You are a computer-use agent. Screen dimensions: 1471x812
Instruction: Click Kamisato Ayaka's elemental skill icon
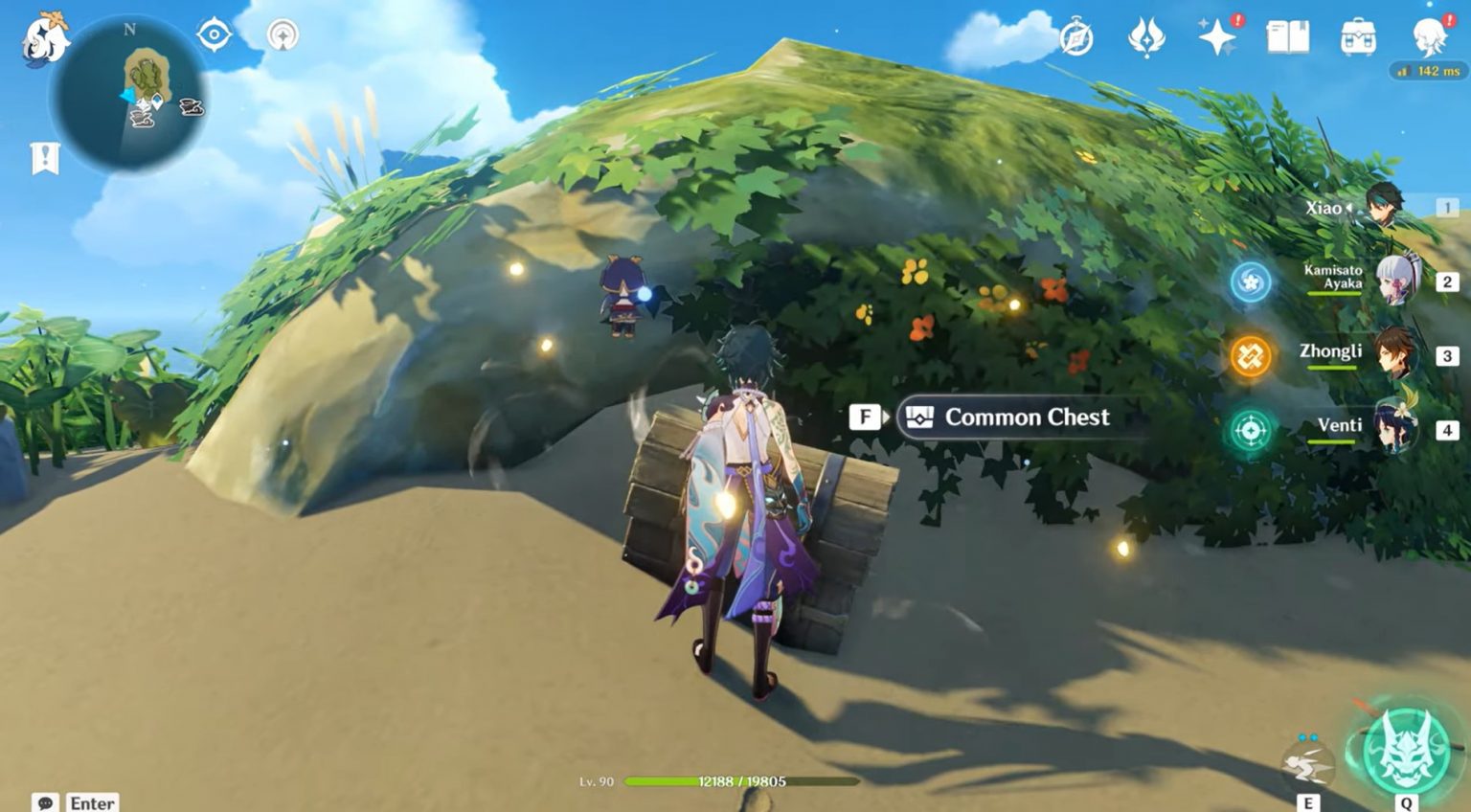1251,282
